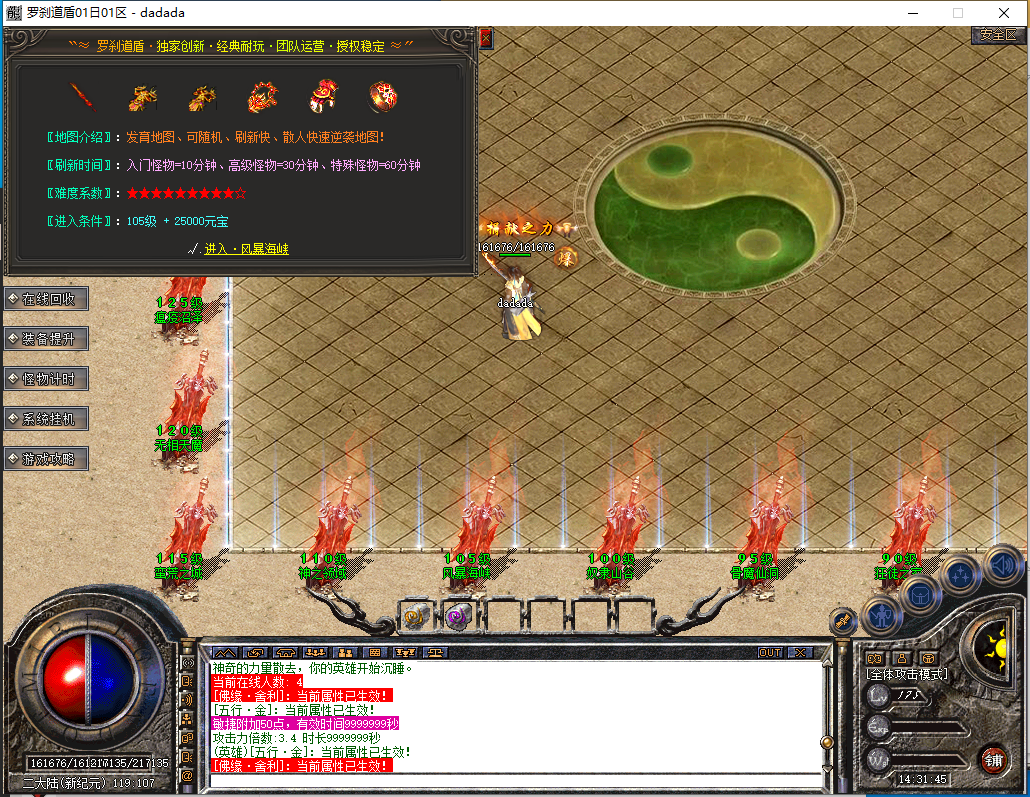Close the map info panel with the red X
This screenshot has height=797, width=1030.
click(486, 38)
